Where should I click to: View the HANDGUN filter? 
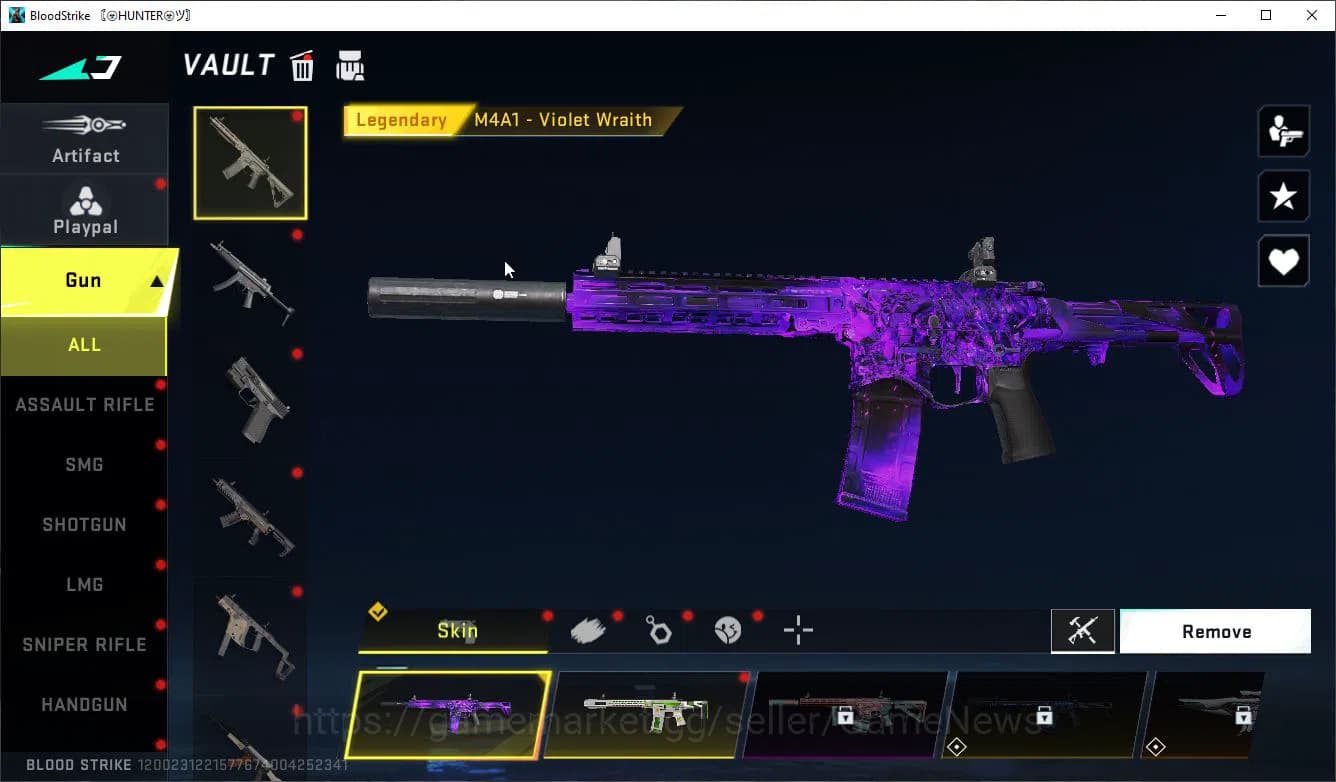point(84,705)
